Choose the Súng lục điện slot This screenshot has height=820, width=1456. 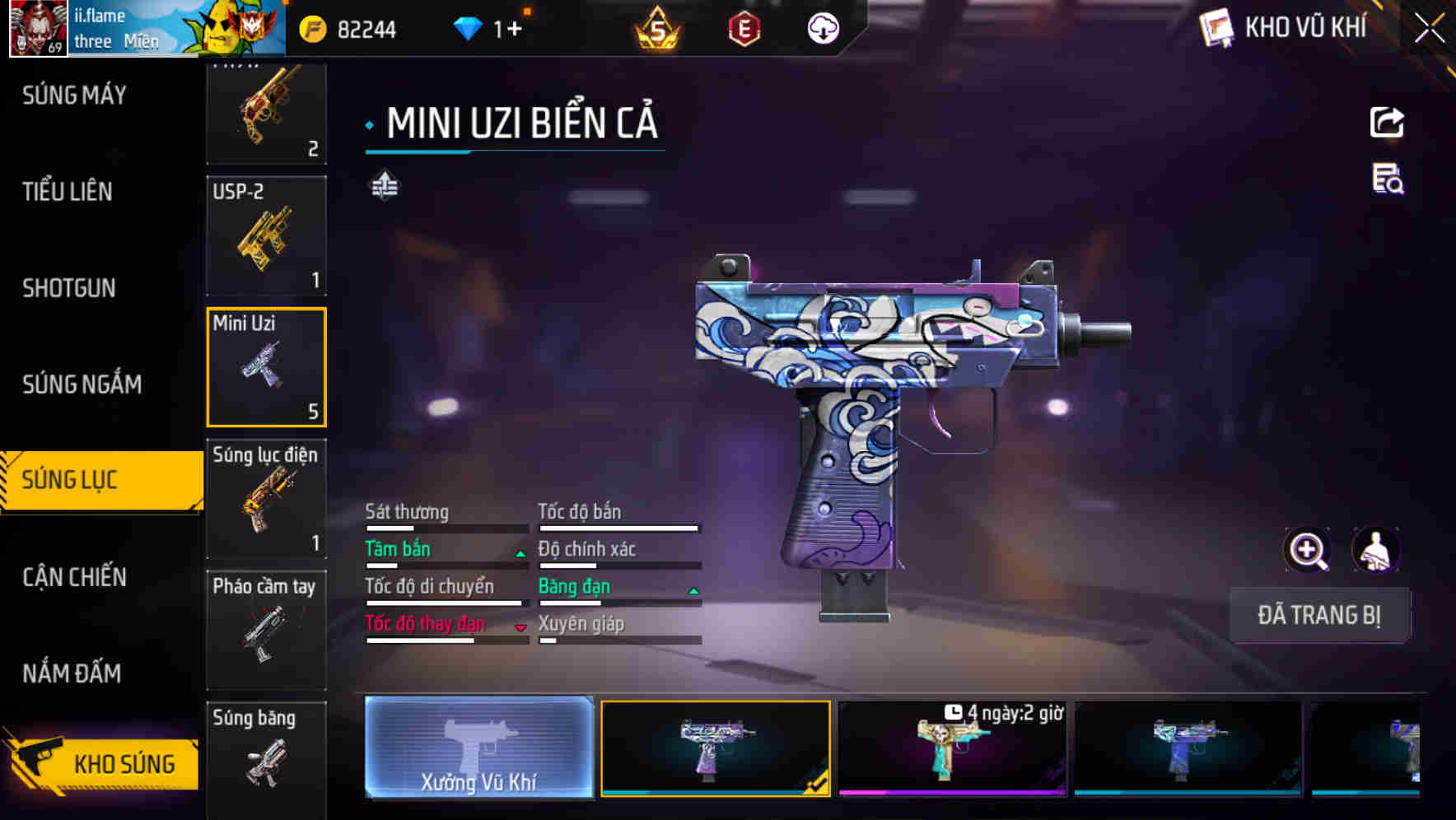click(266, 499)
